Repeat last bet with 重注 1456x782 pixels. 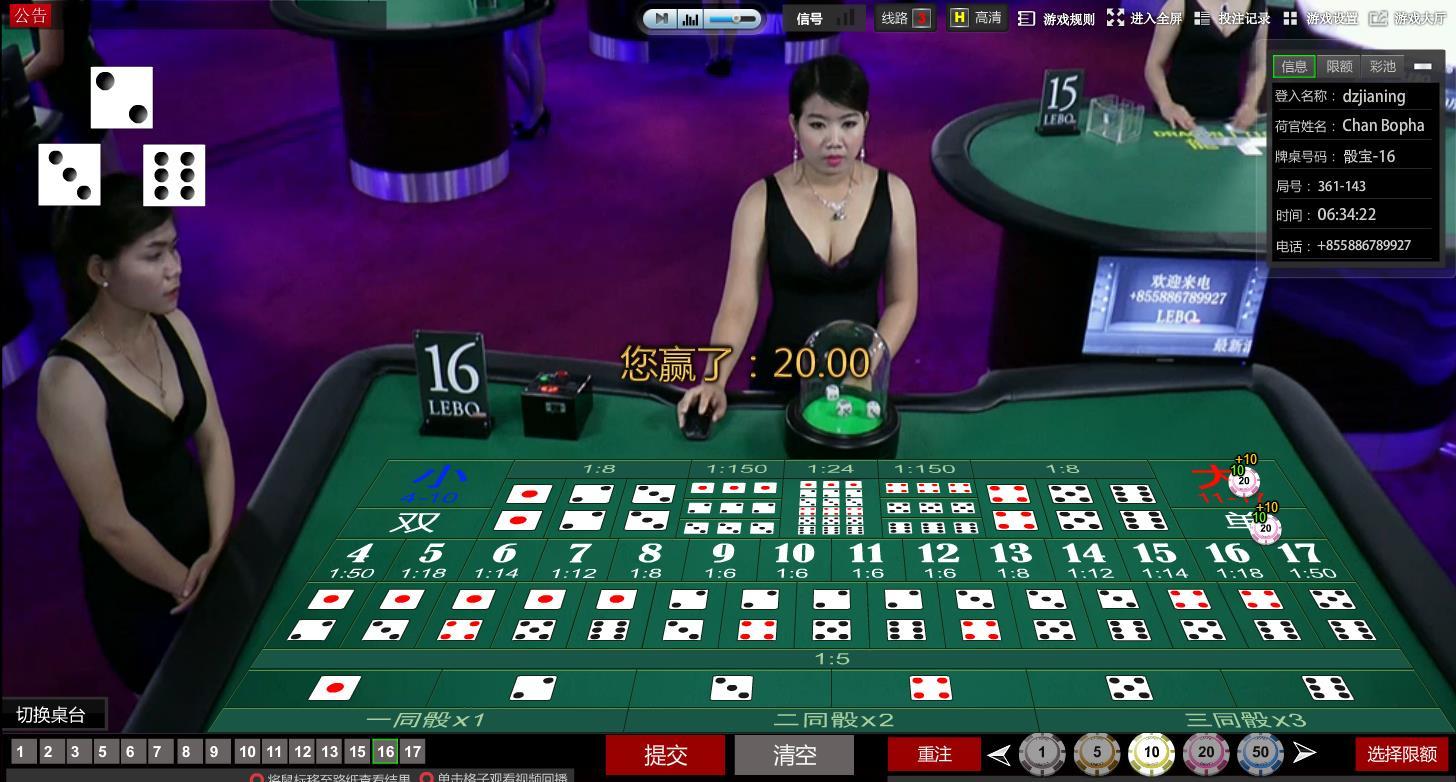[x=934, y=754]
